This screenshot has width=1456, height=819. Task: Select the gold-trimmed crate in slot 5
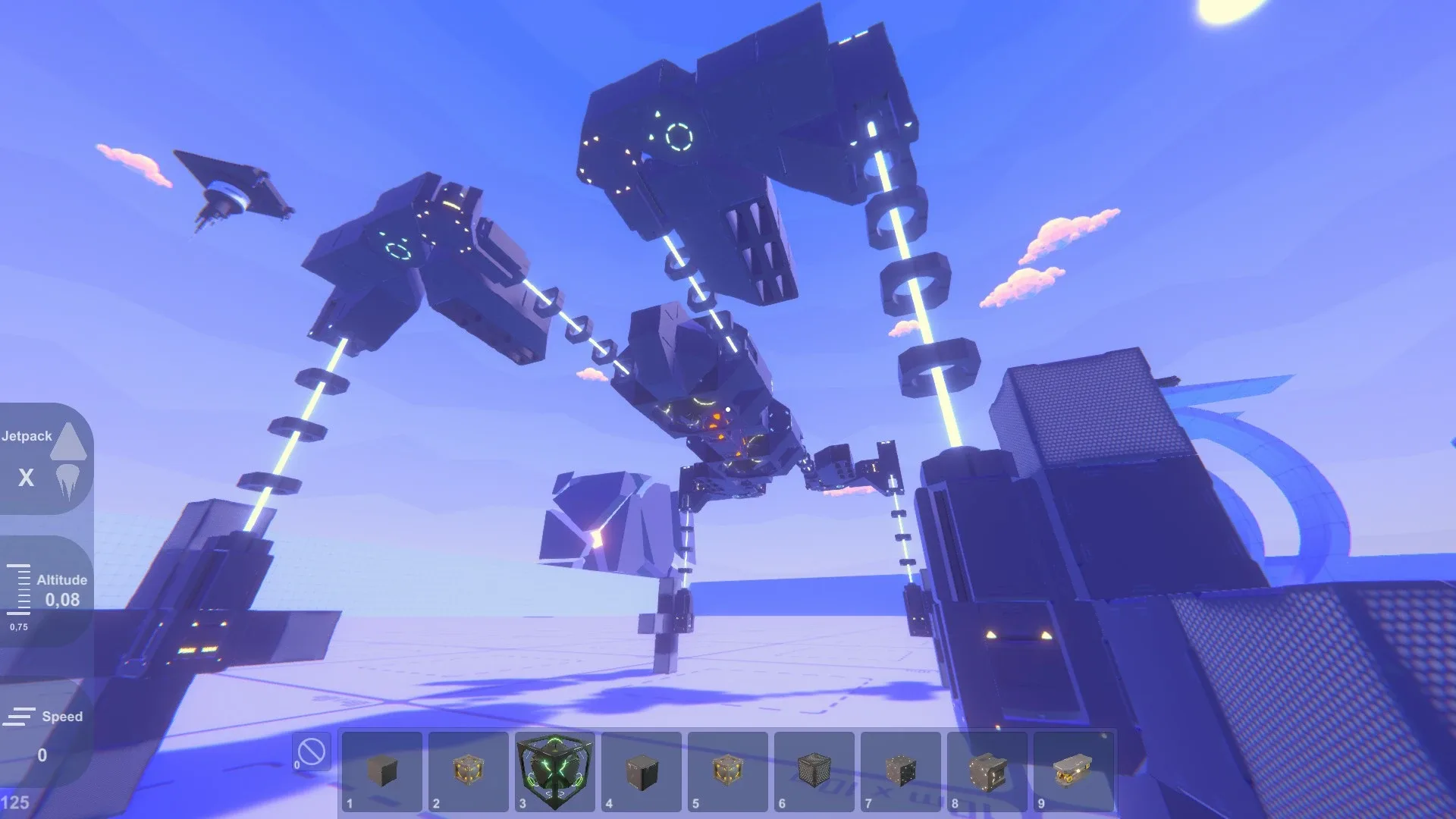click(727, 766)
